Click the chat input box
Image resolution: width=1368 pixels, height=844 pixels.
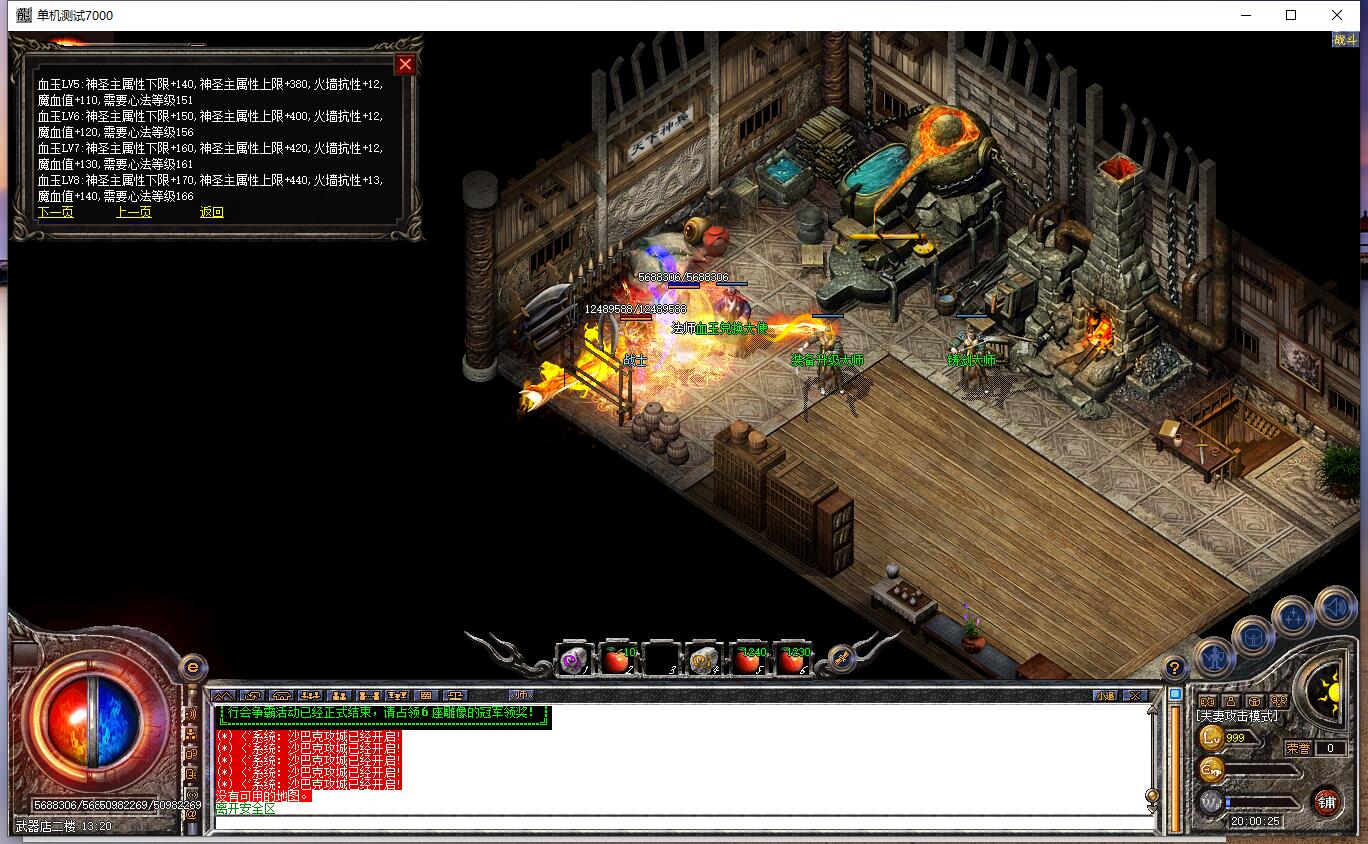[x=680, y=824]
